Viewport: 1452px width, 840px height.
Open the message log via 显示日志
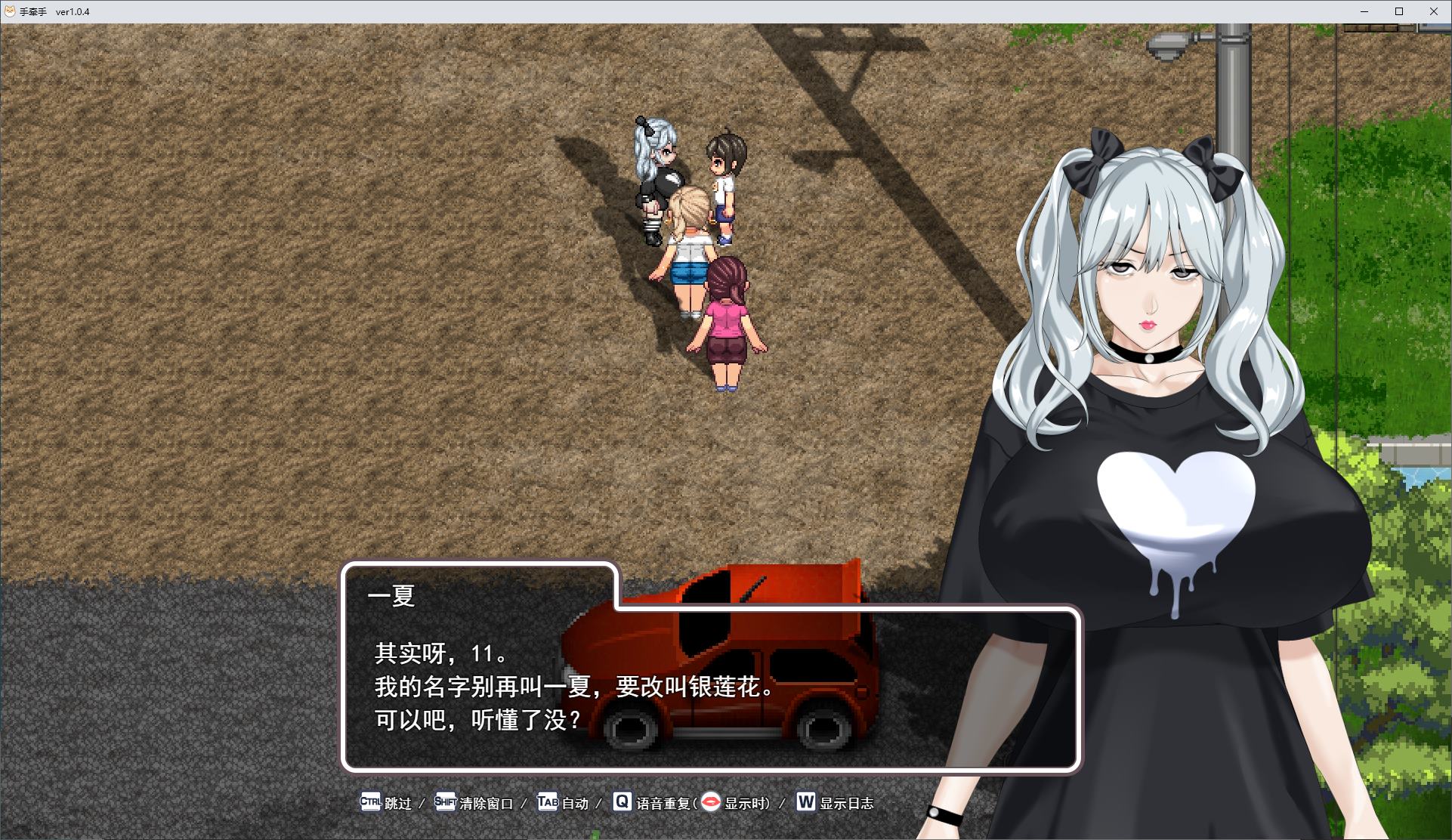847,804
